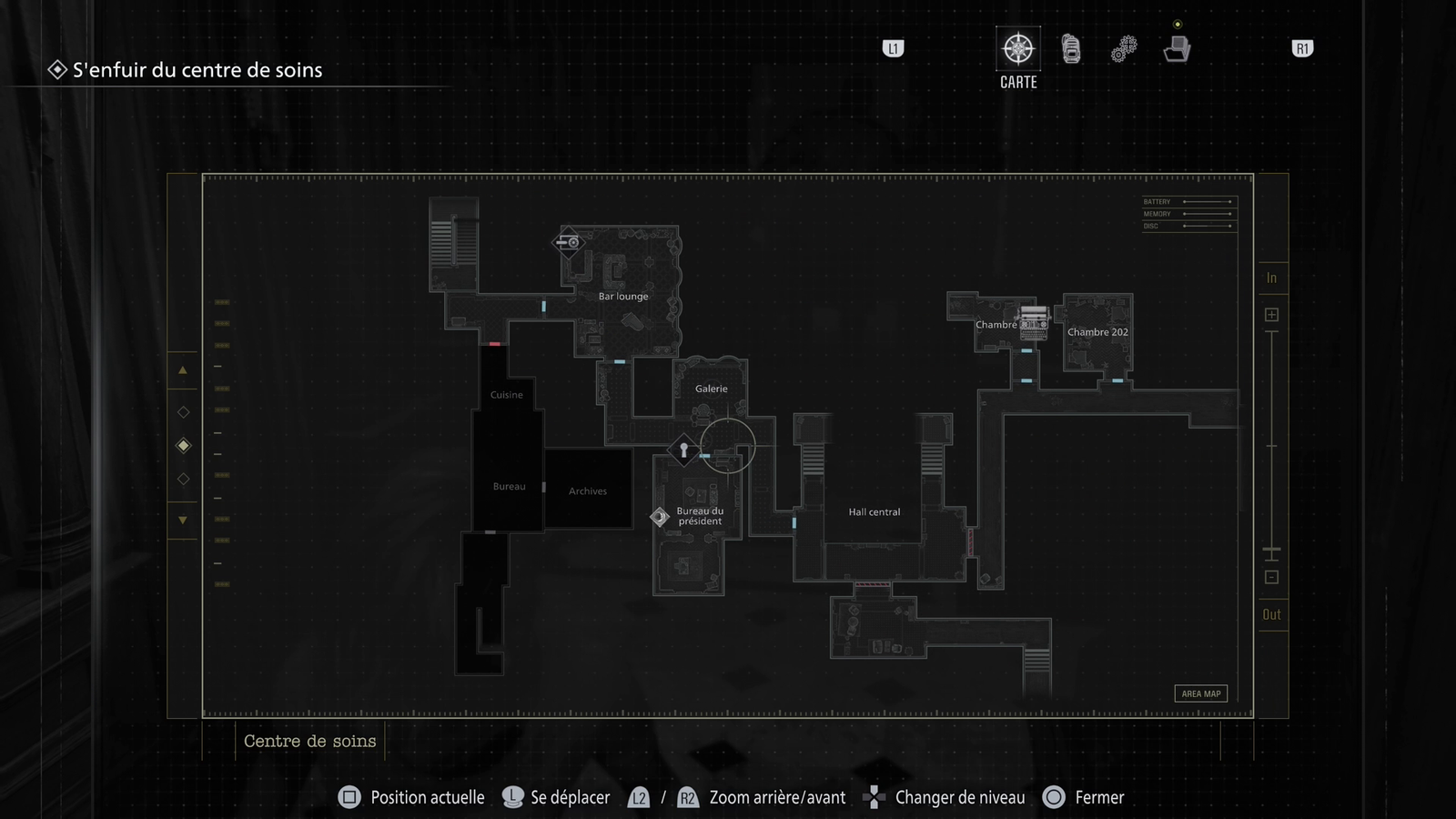
Task: Select the marker beside Bar lounge
Action: point(569,242)
